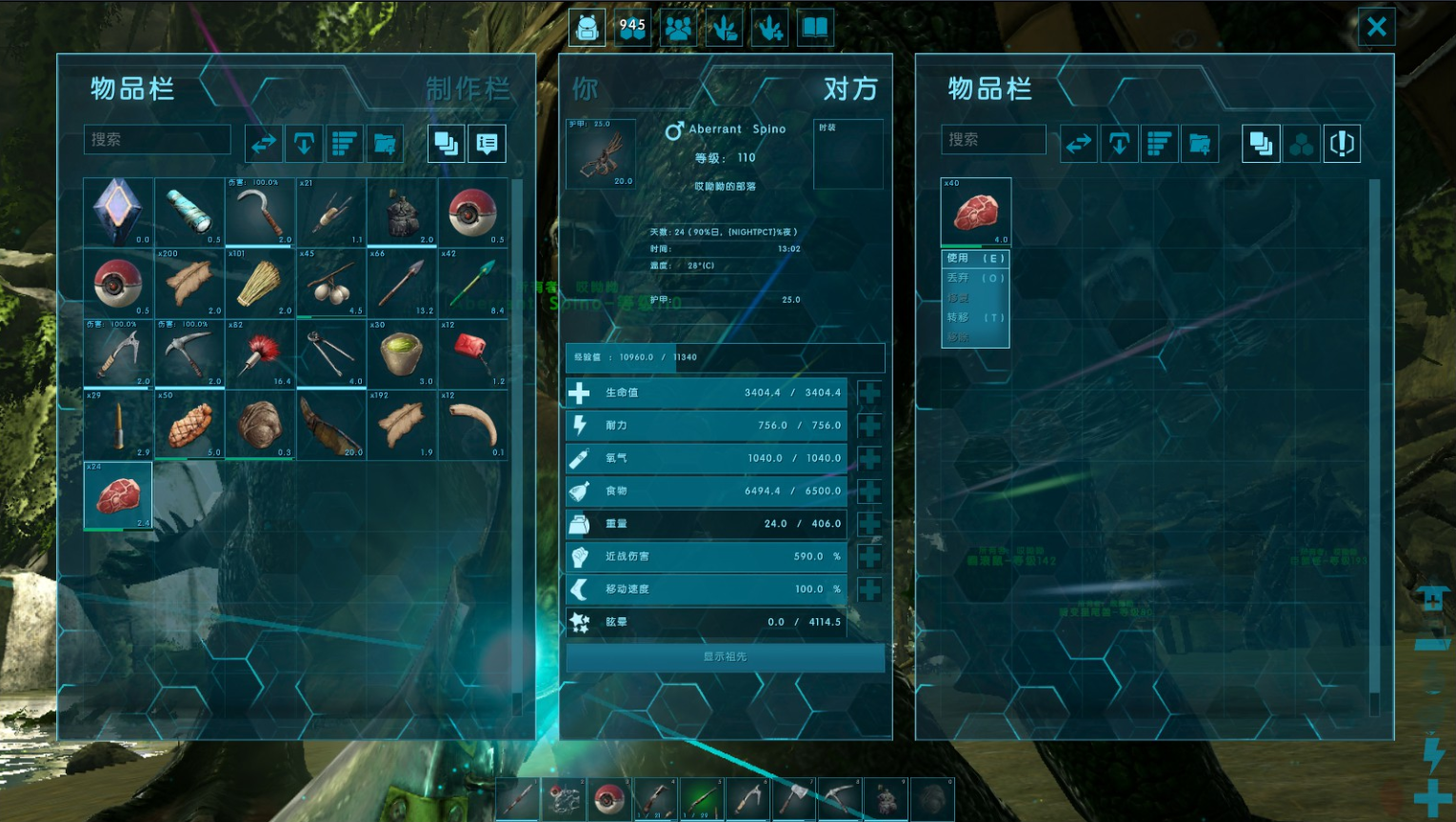Click the 显示祖先 show ancestors button

coord(725,656)
